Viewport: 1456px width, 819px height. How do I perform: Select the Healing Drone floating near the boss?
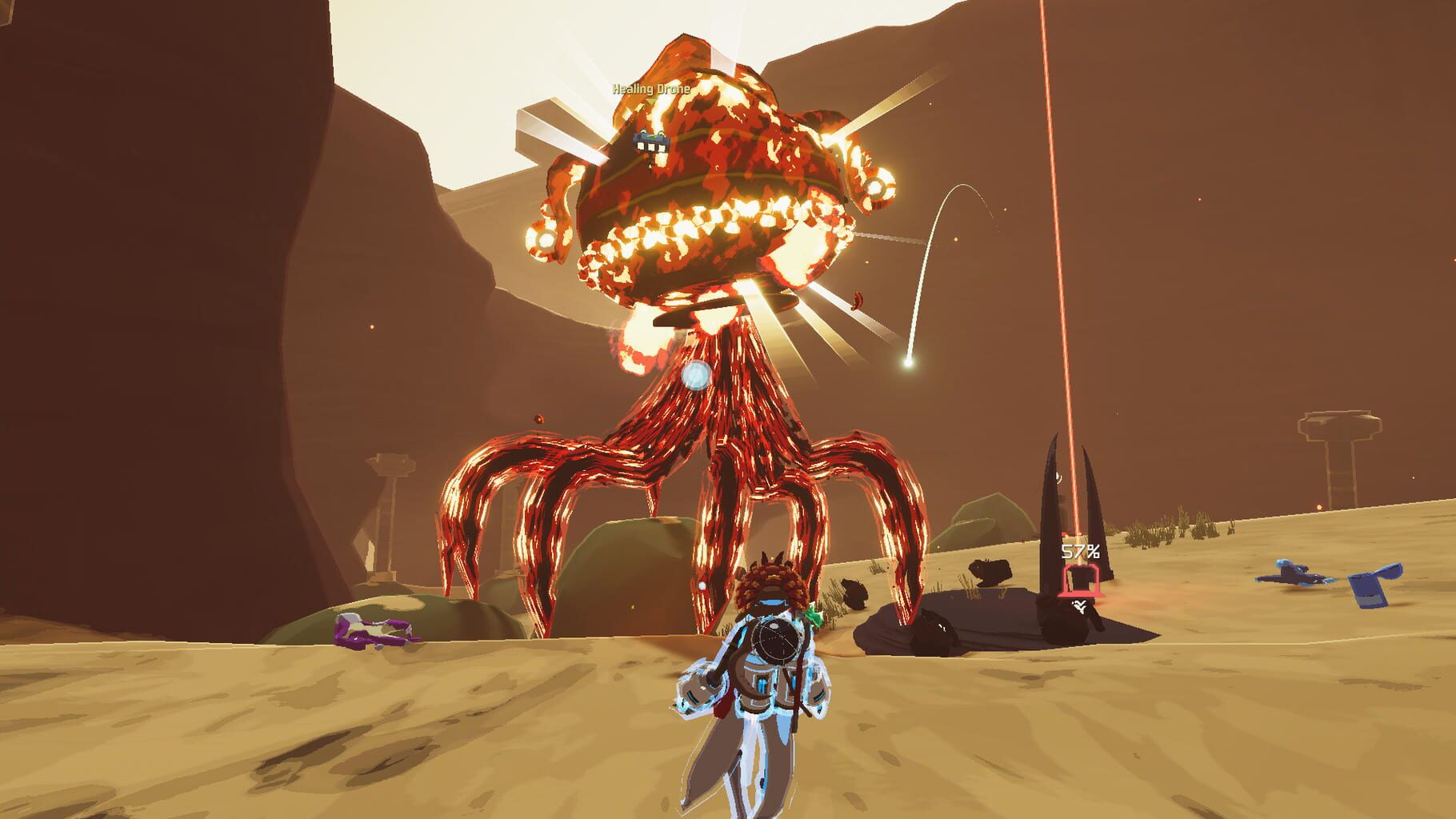pyautogui.click(x=652, y=142)
